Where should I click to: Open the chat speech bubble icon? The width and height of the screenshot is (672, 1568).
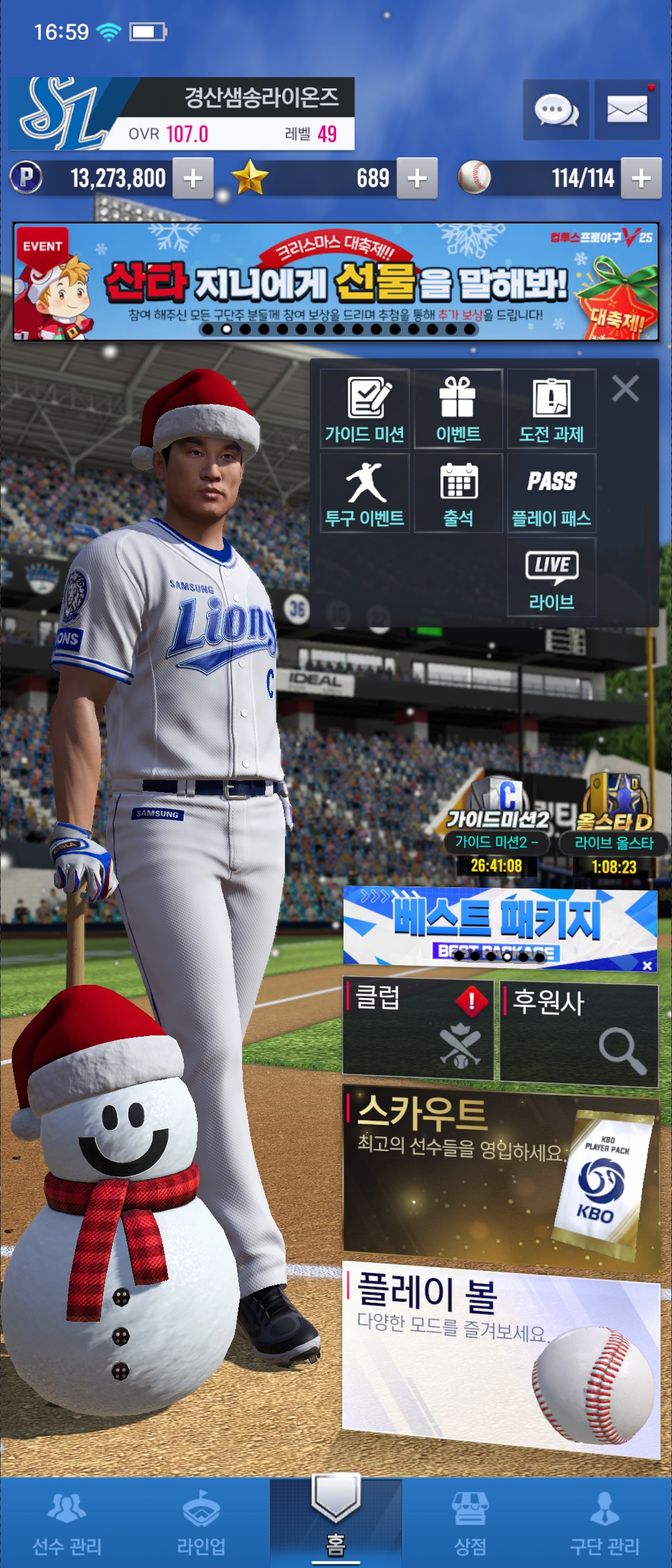point(556,110)
